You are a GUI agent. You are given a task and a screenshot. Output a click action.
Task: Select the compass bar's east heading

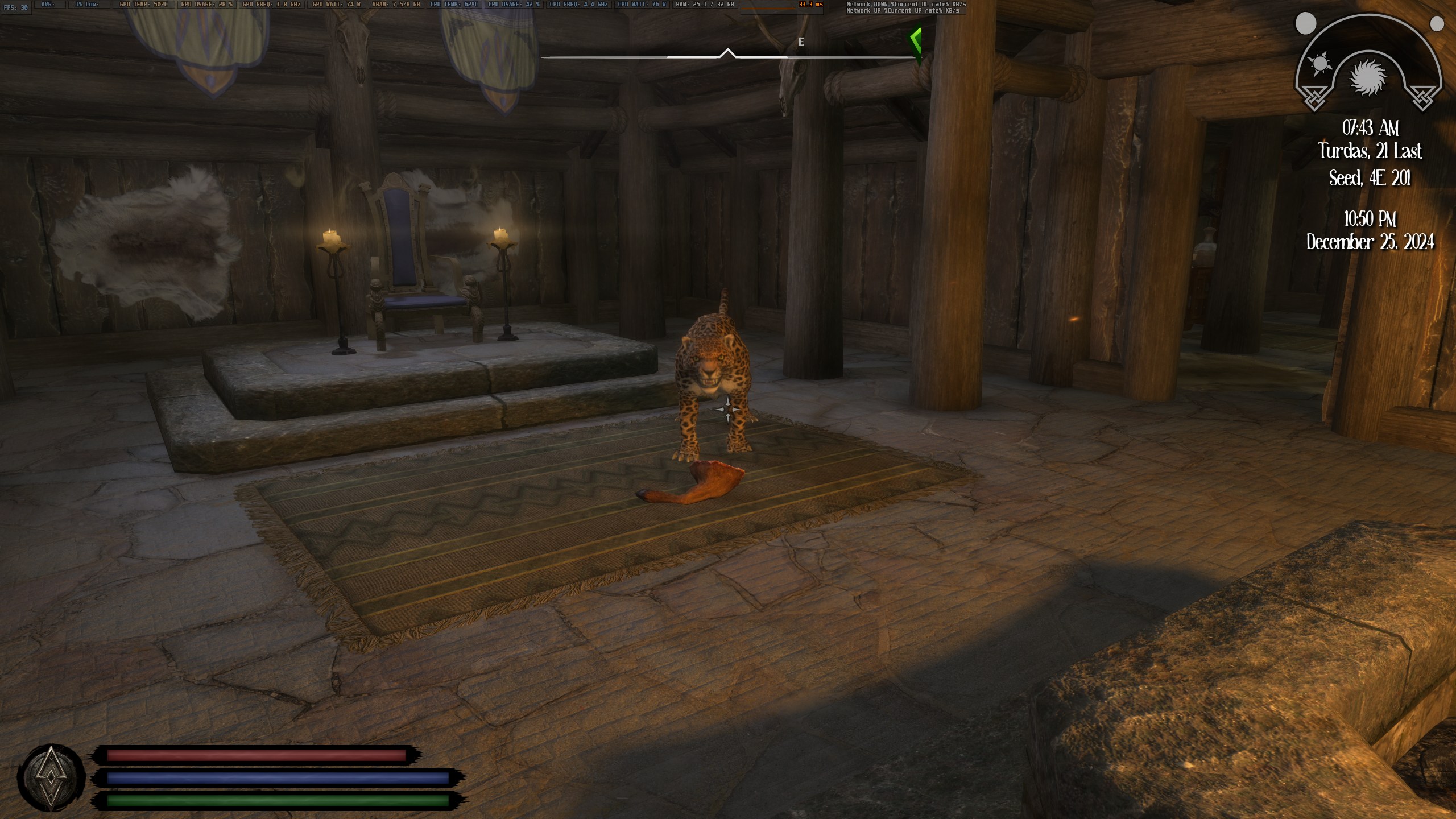(x=801, y=42)
